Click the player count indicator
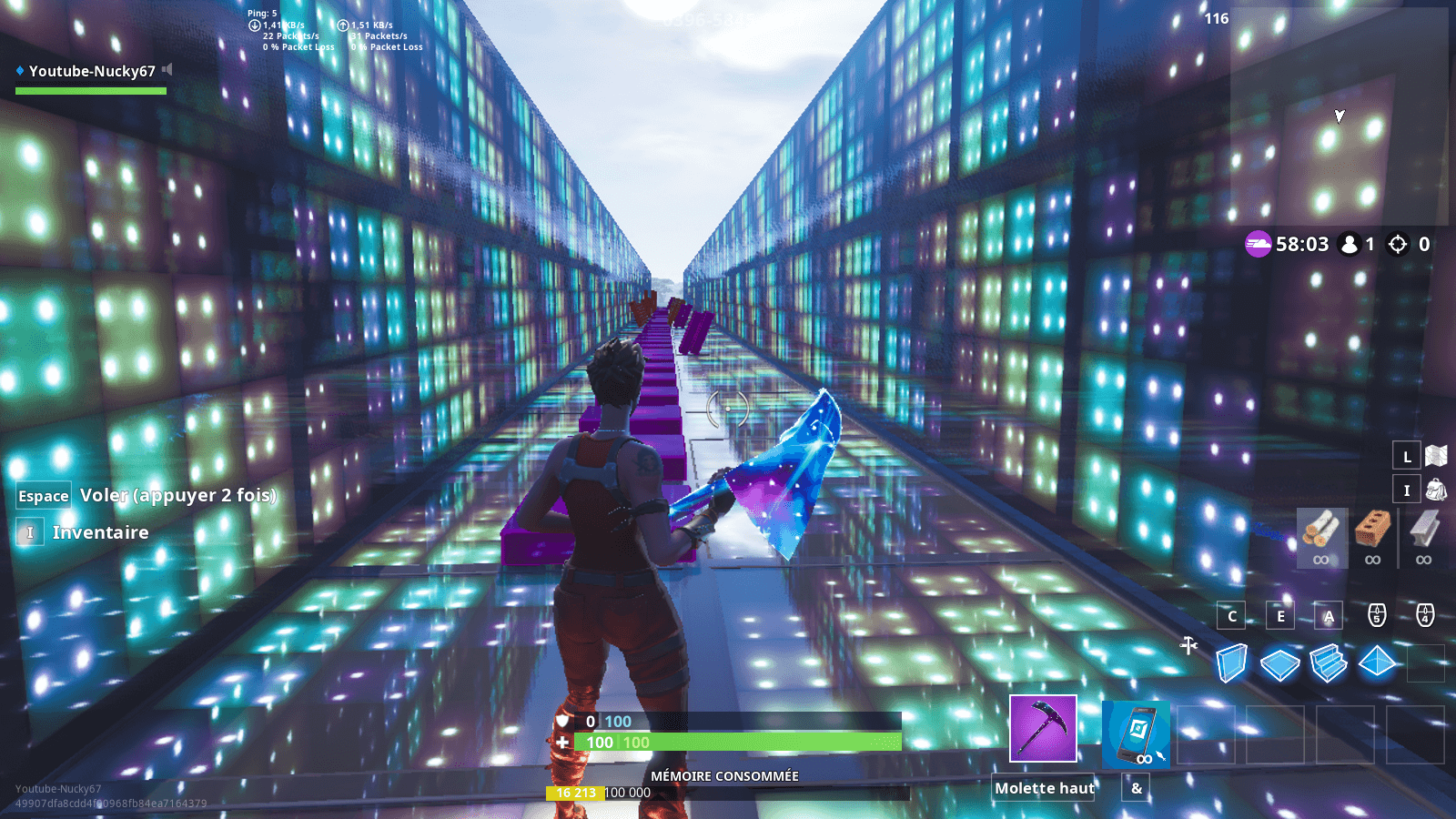Viewport: 1456px width, 819px height. pyautogui.click(x=1355, y=244)
